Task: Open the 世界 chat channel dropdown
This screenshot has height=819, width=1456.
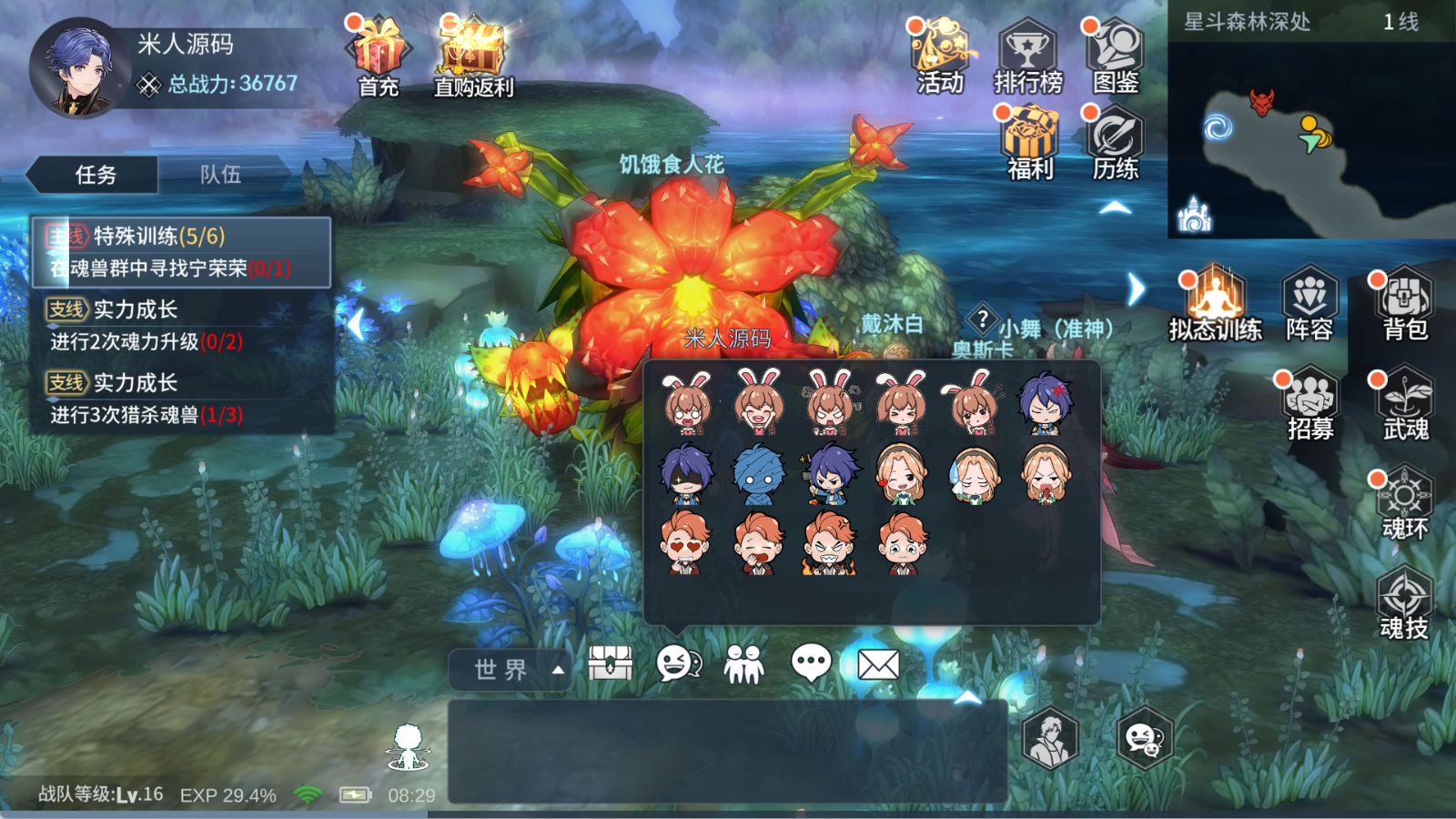Action: (x=511, y=670)
